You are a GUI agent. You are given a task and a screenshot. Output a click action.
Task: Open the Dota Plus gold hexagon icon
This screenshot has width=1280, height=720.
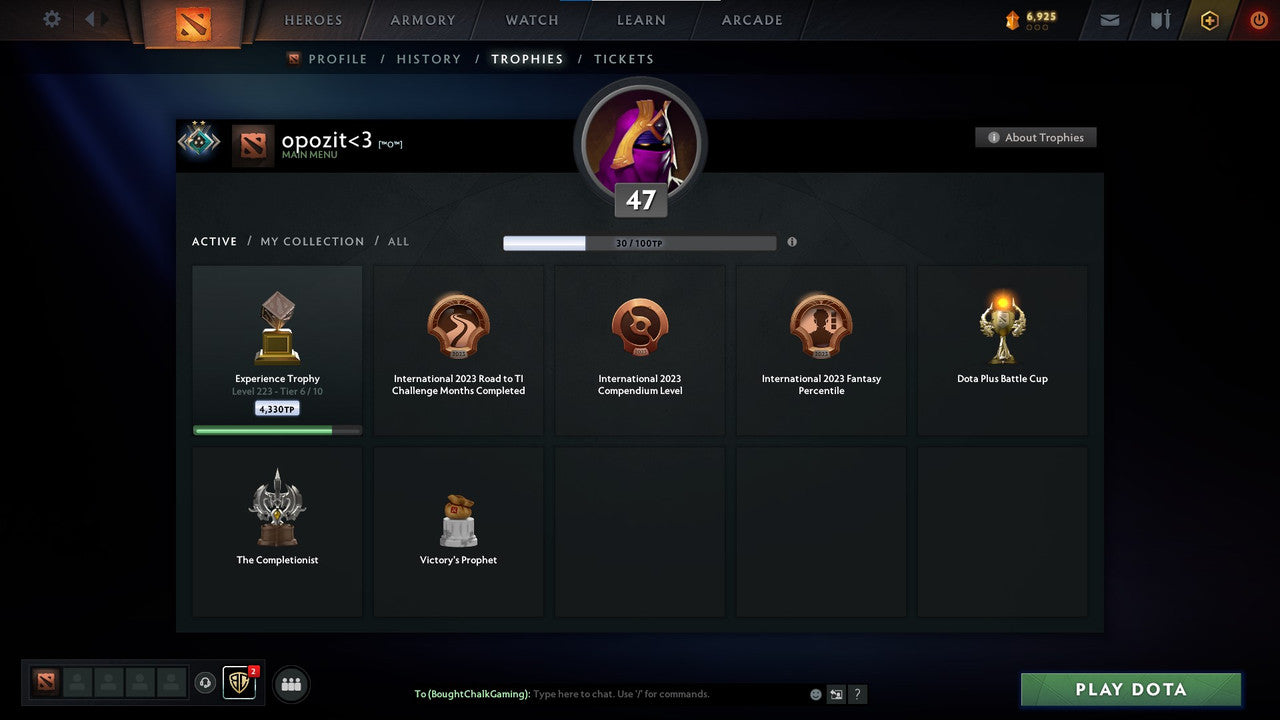(x=1209, y=19)
